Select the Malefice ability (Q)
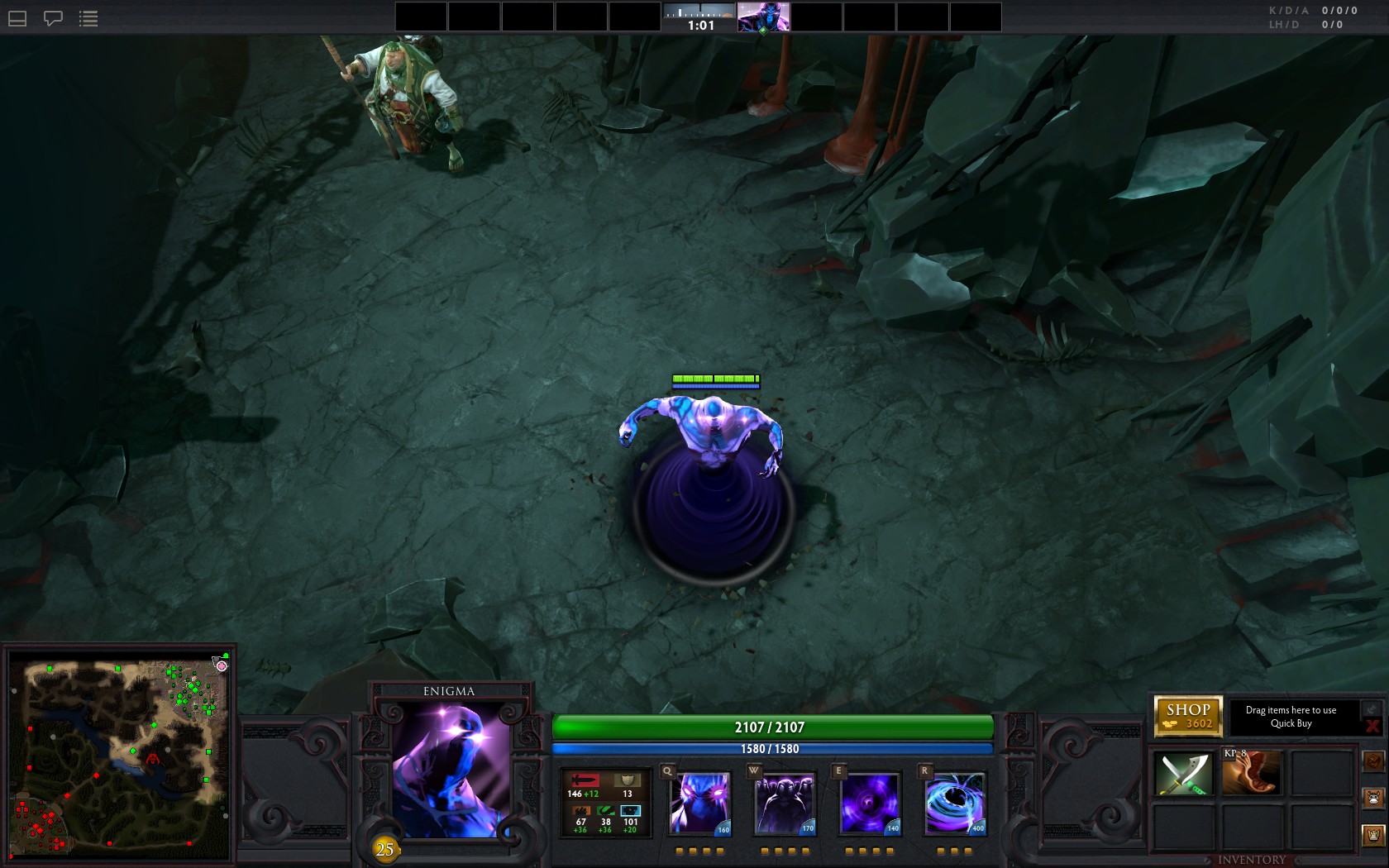This screenshot has width=1389, height=868. tap(699, 802)
